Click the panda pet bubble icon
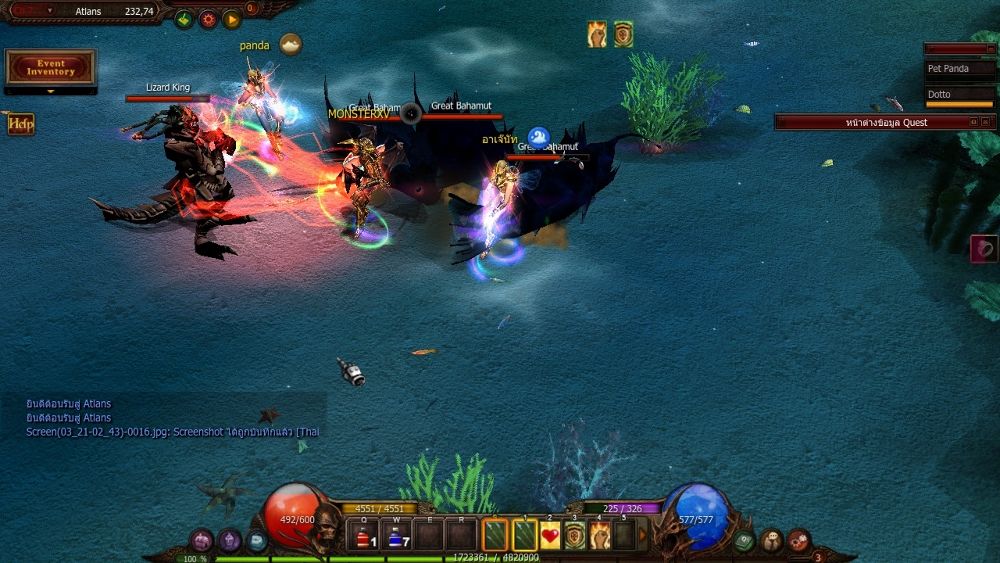Screen dimensions: 1000x563 tap(290, 44)
